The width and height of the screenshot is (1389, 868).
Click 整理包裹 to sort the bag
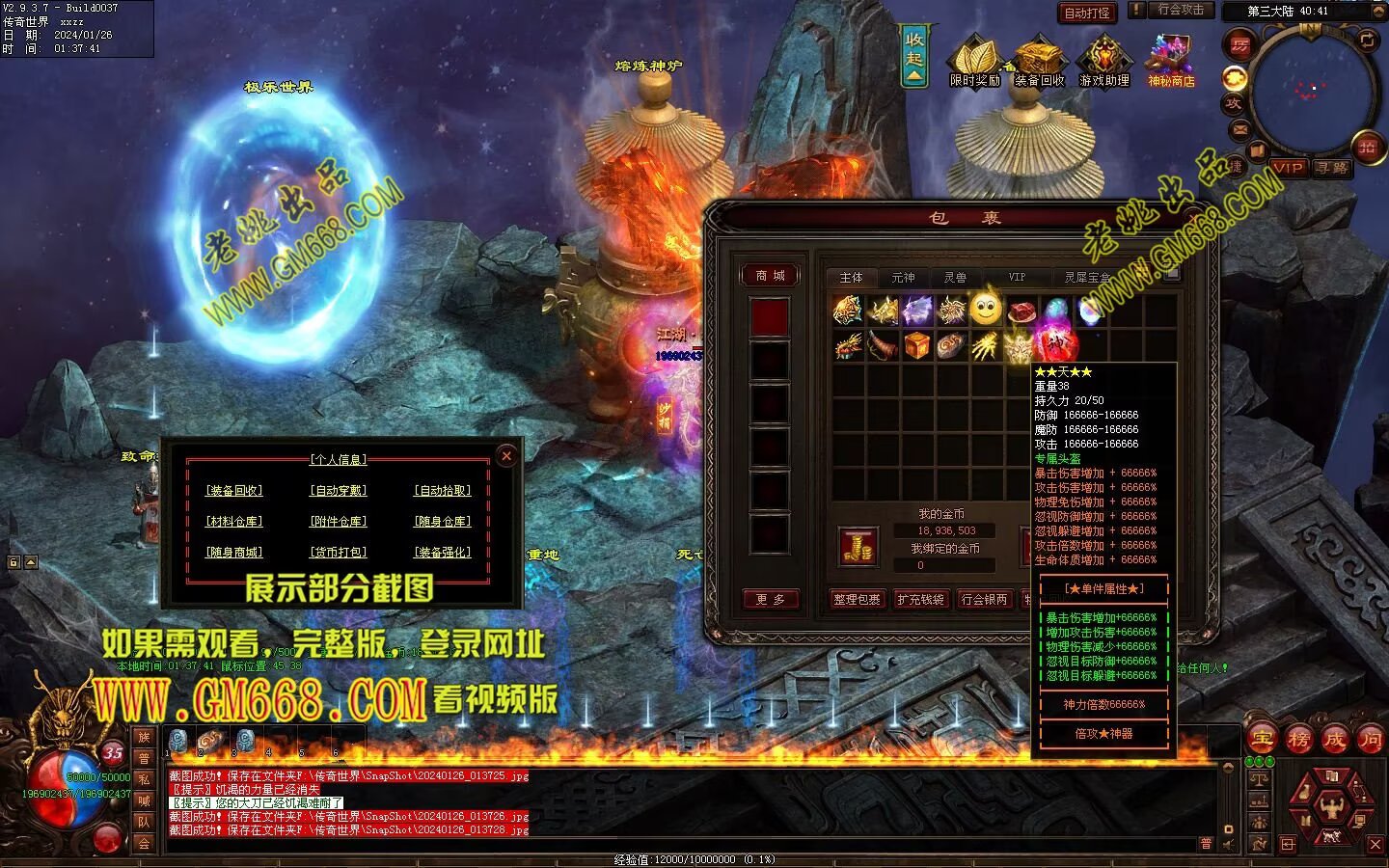pyautogui.click(x=857, y=599)
